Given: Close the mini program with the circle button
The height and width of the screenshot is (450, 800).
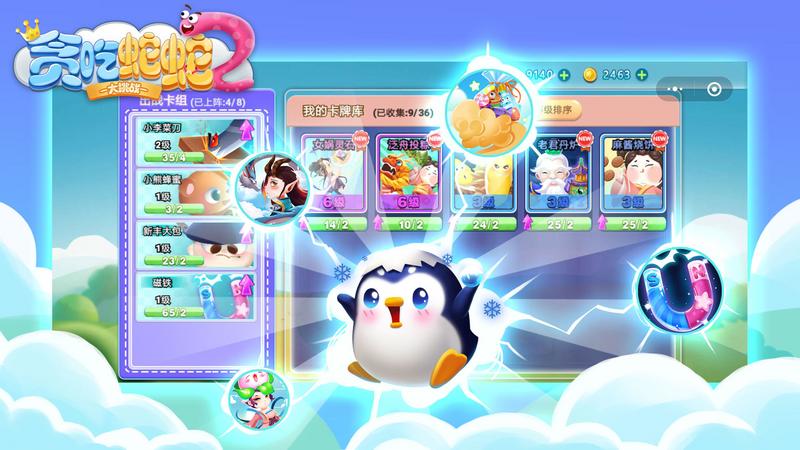Looking at the screenshot, I should 714,88.
